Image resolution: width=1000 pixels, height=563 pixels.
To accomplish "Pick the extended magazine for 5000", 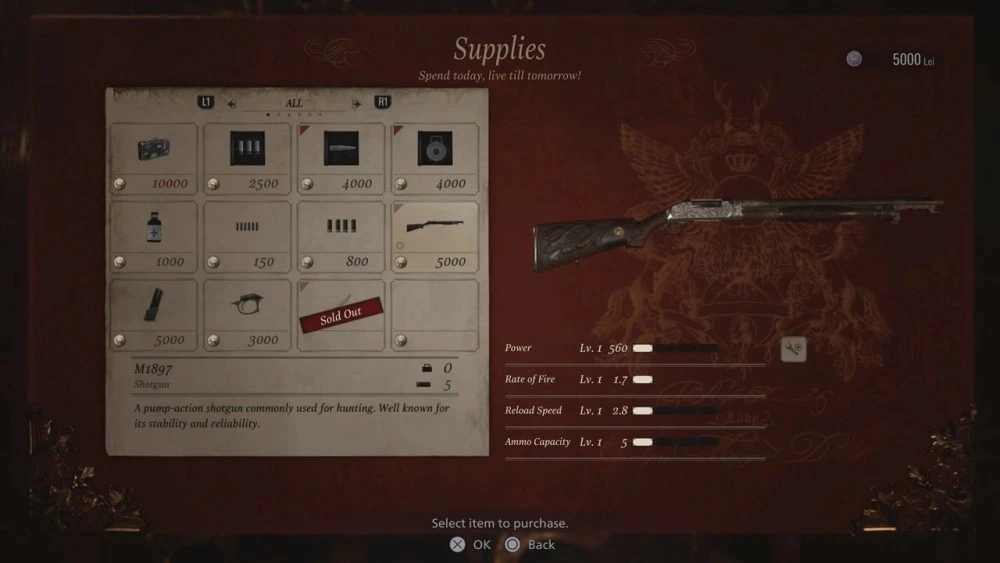I will [x=153, y=314].
